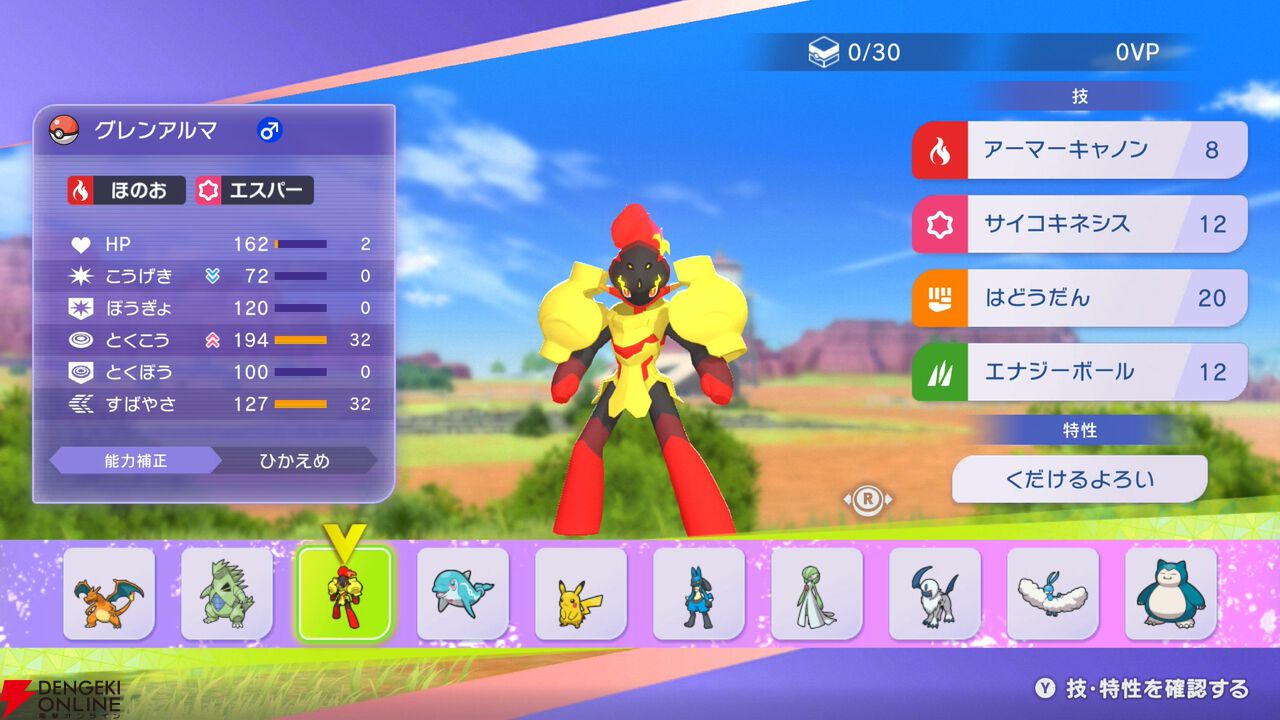Image resolution: width=1280 pixels, height=720 pixels.
Task: Click the 技 header above the move list
Action: click(x=1082, y=94)
